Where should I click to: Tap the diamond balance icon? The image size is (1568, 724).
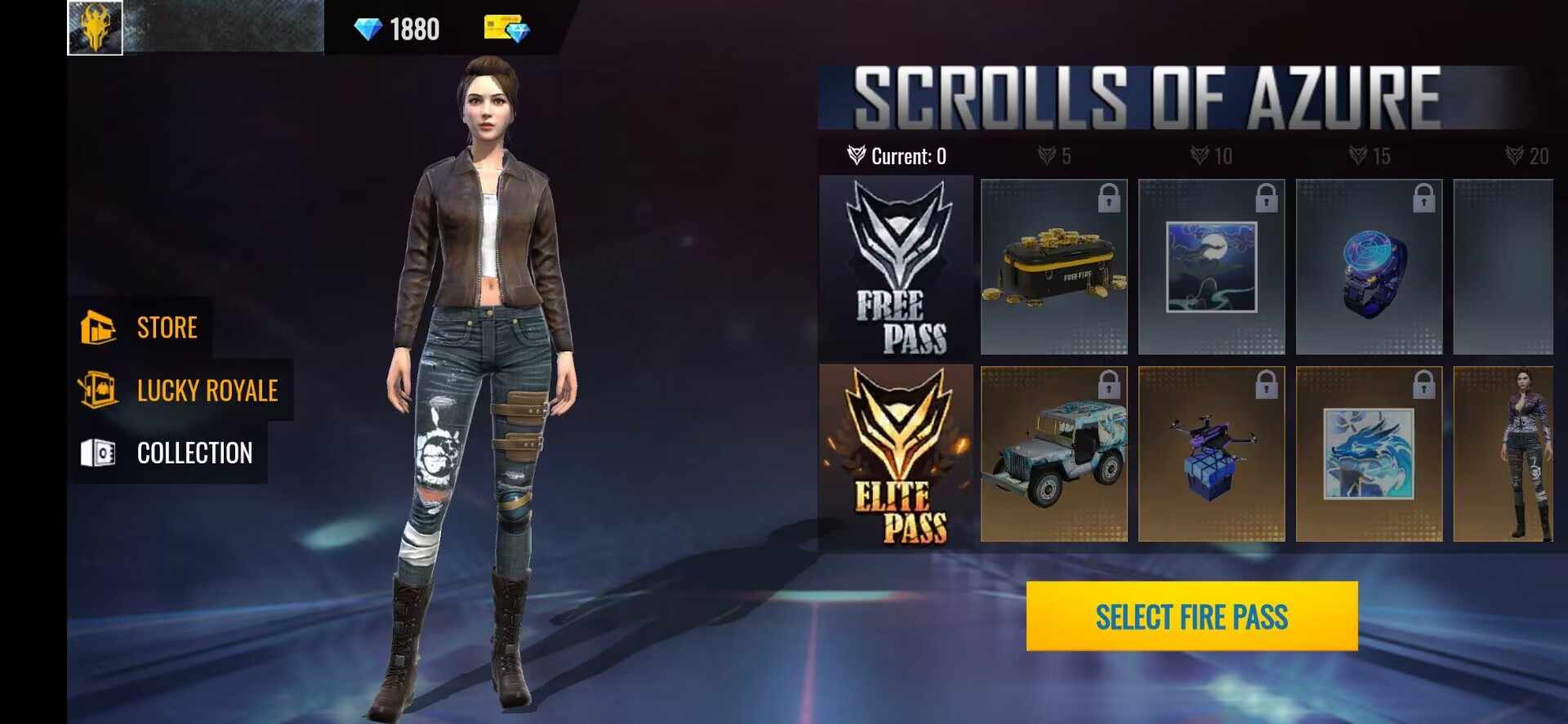pyautogui.click(x=368, y=29)
